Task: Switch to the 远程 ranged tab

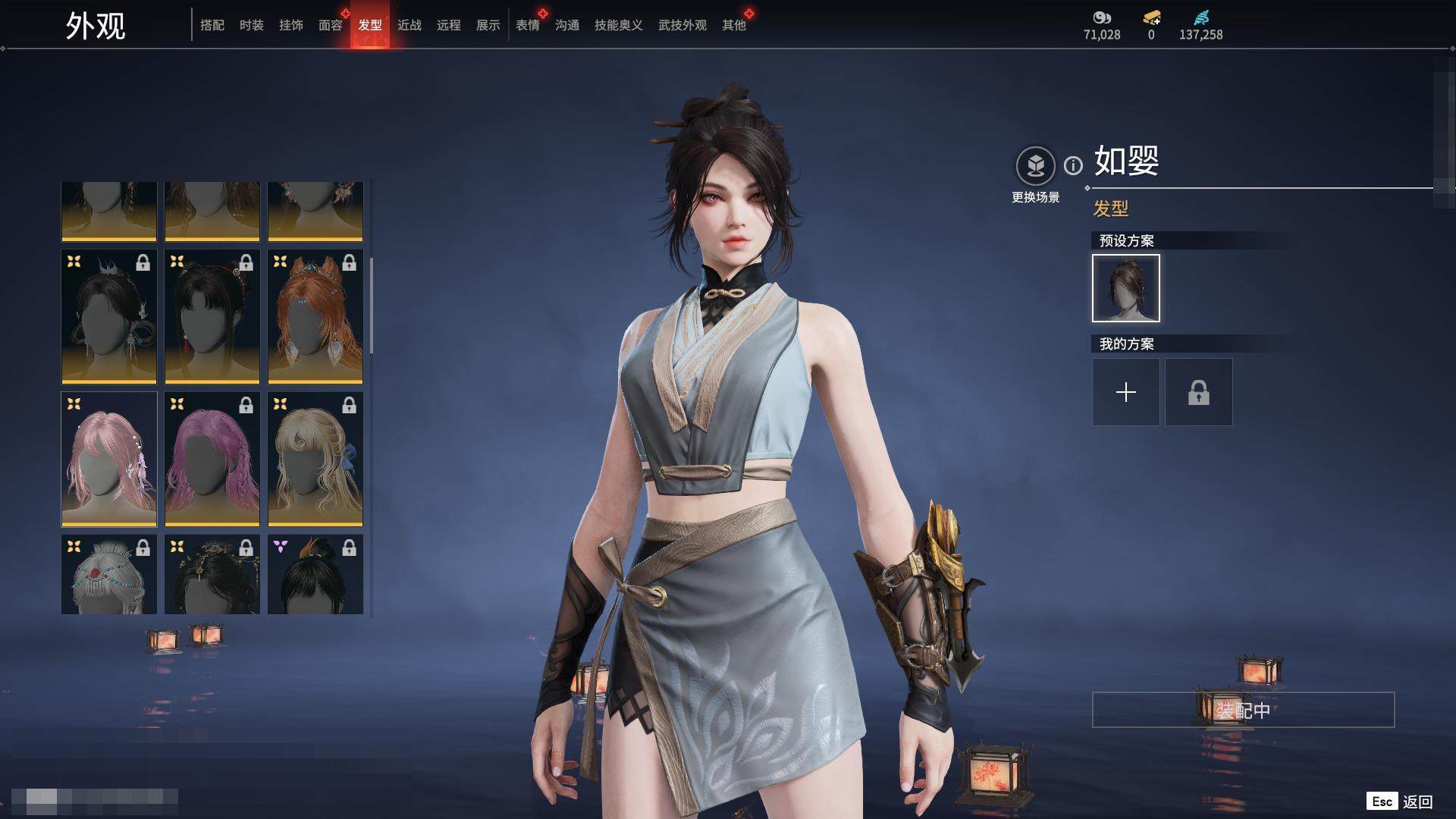Action: [x=449, y=25]
